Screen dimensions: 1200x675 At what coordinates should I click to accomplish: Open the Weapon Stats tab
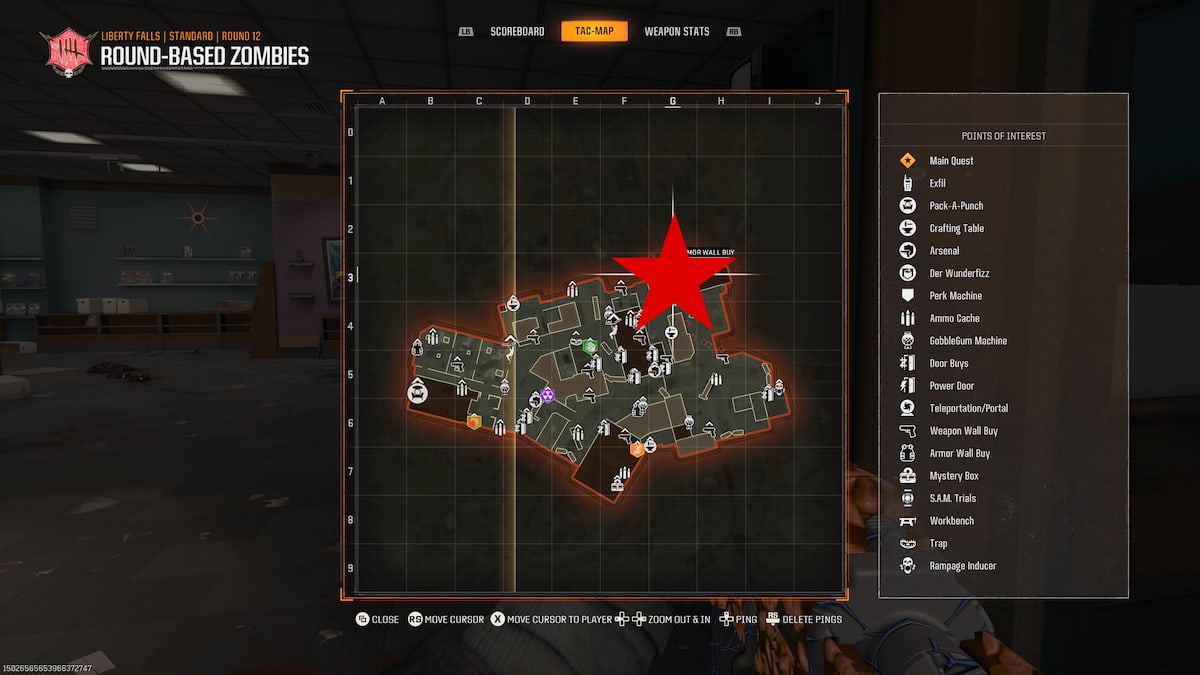point(677,32)
